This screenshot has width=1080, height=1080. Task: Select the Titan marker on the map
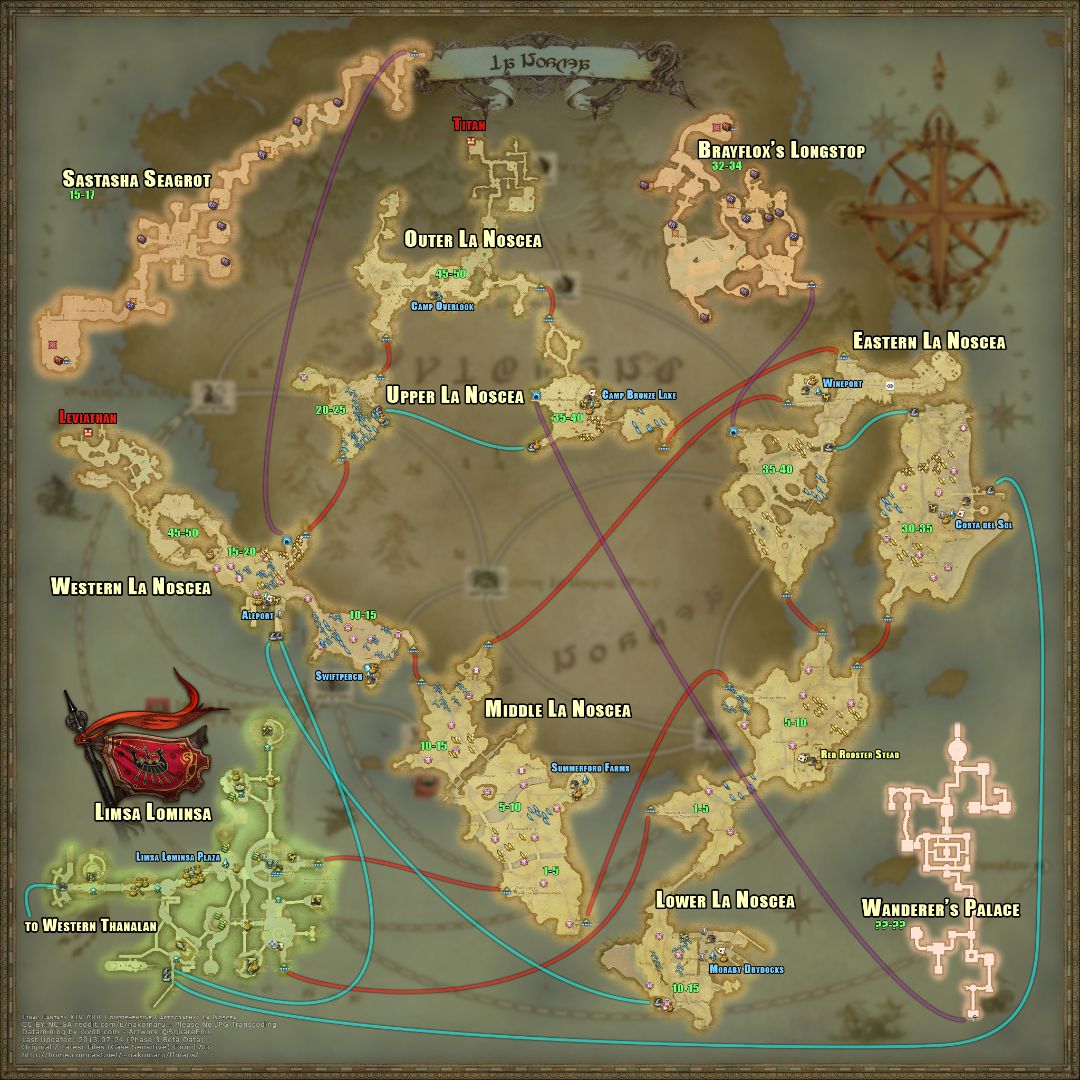click(x=468, y=126)
